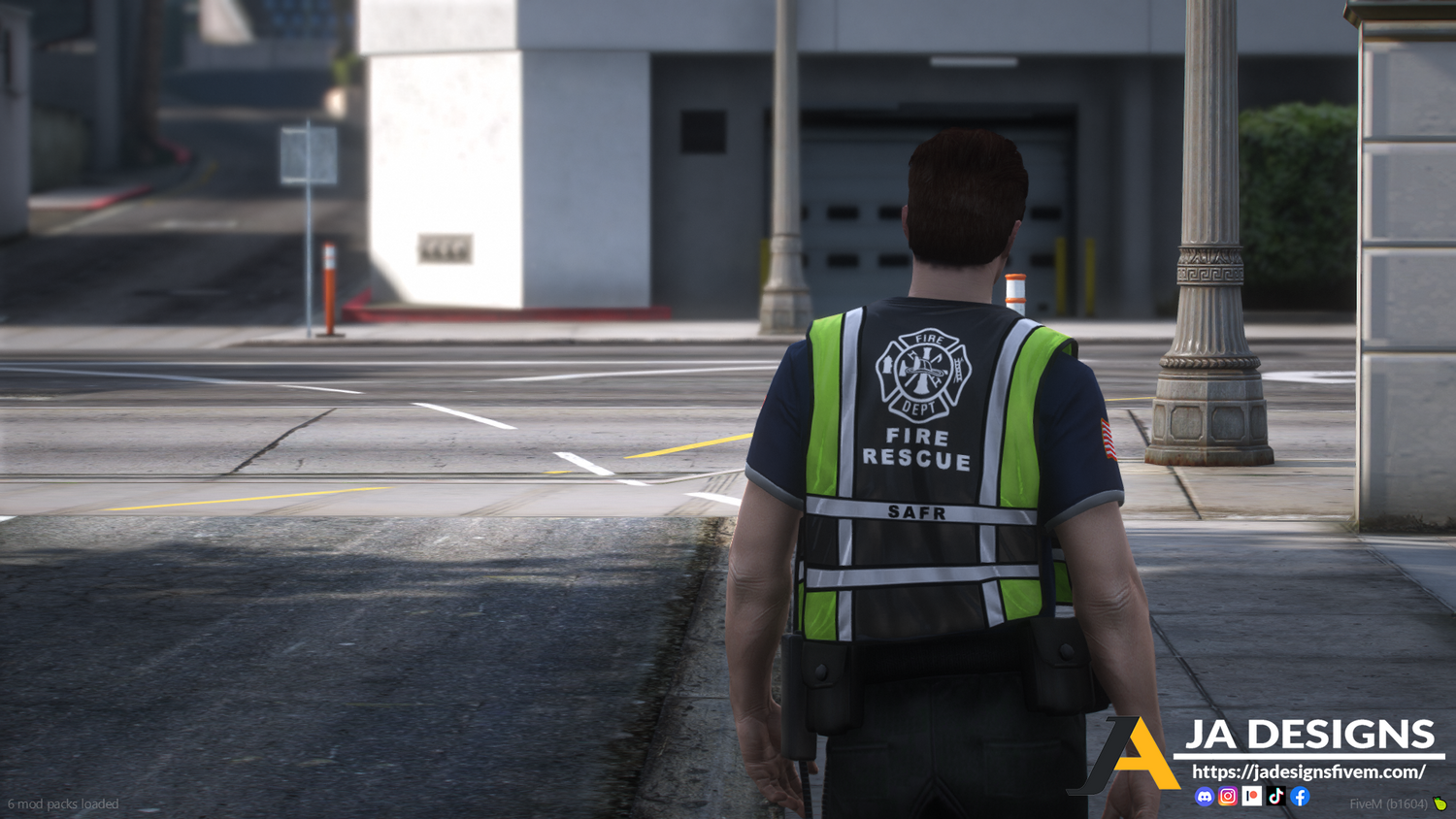Click the Discord icon in the watermark
The width and height of the screenshot is (1456, 819).
coord(1205,797)
